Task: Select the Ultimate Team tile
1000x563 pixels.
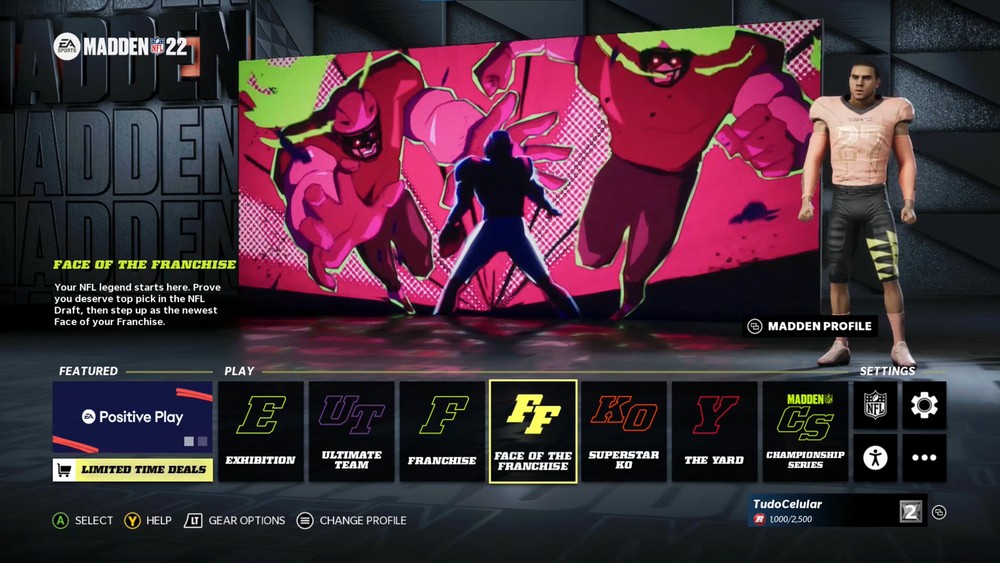Action: coord(351,430)
